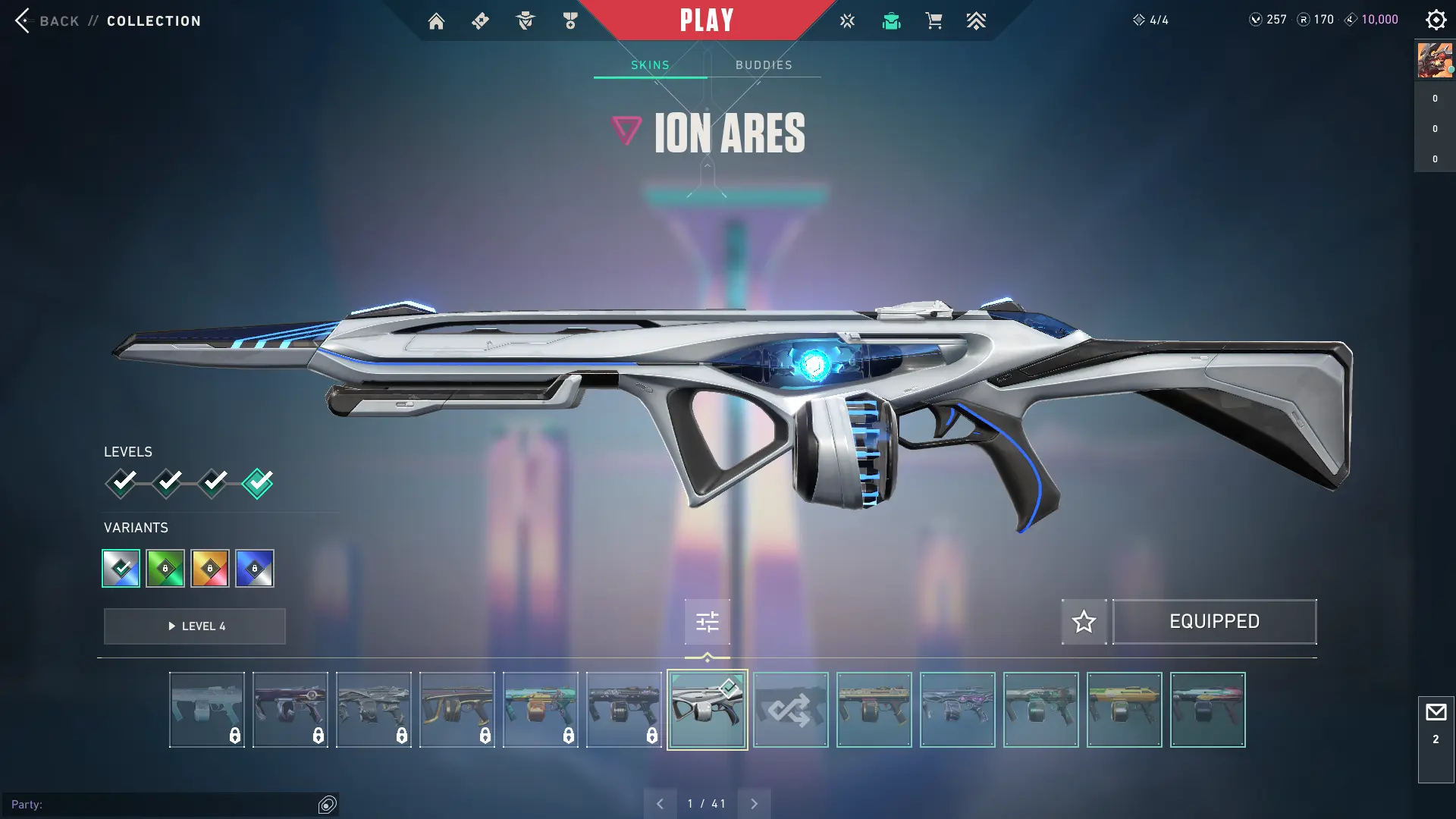
Task: Open the home page icon
Action: pyautogui.click(x=436, y=21)
